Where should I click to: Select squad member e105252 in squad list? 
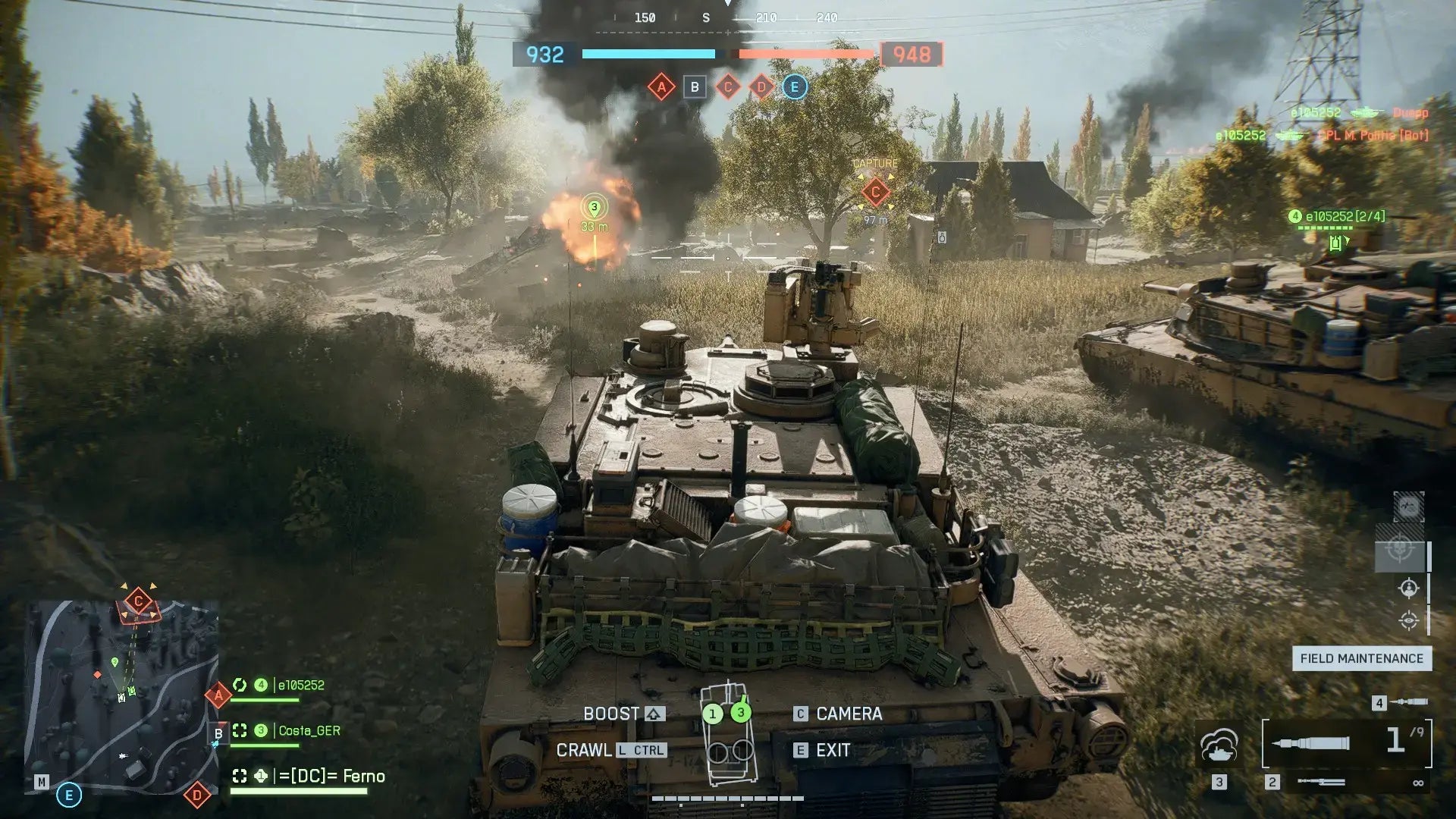pos(301,686)
